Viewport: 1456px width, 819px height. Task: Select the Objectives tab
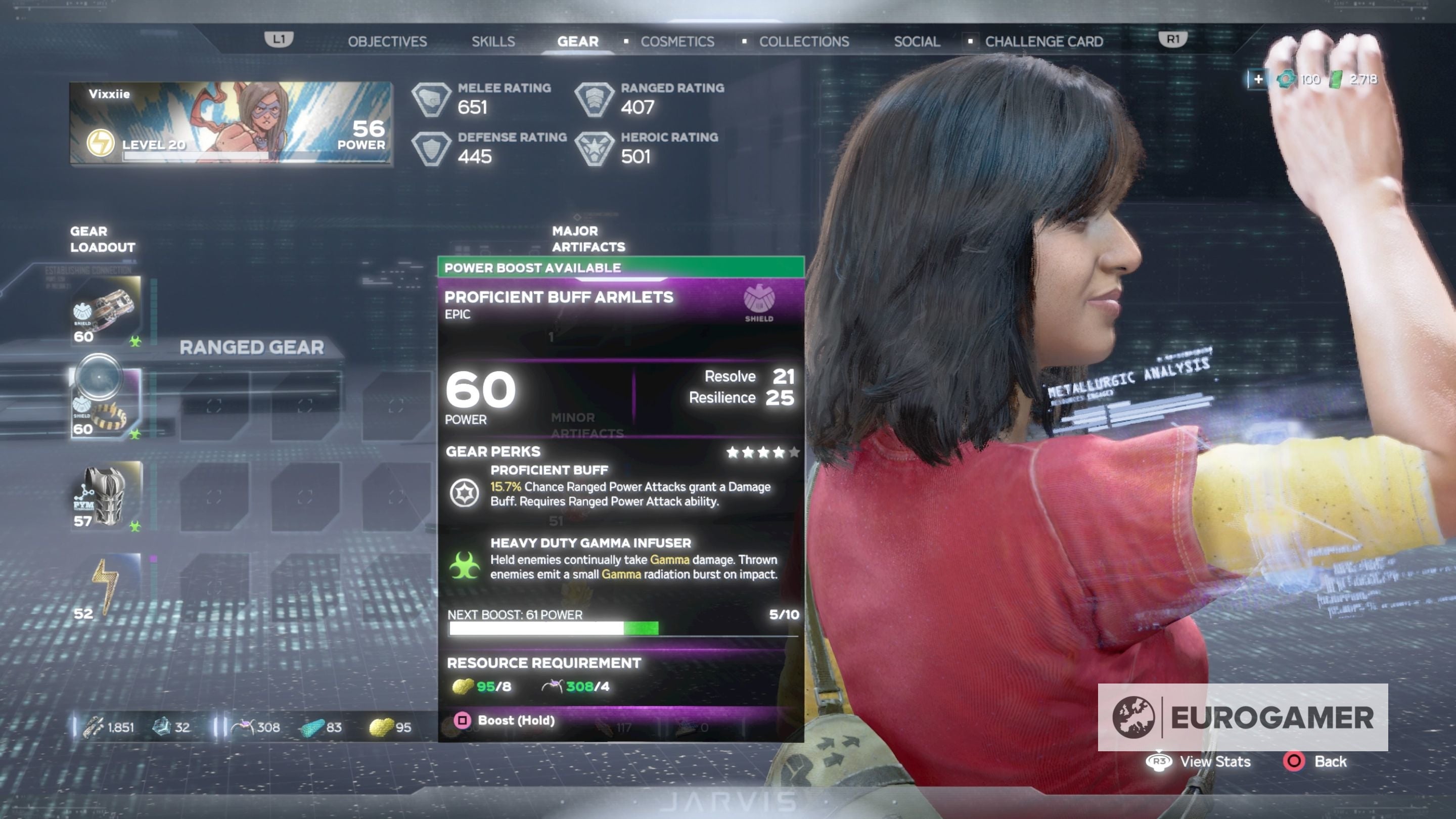[x=388, y=41]
